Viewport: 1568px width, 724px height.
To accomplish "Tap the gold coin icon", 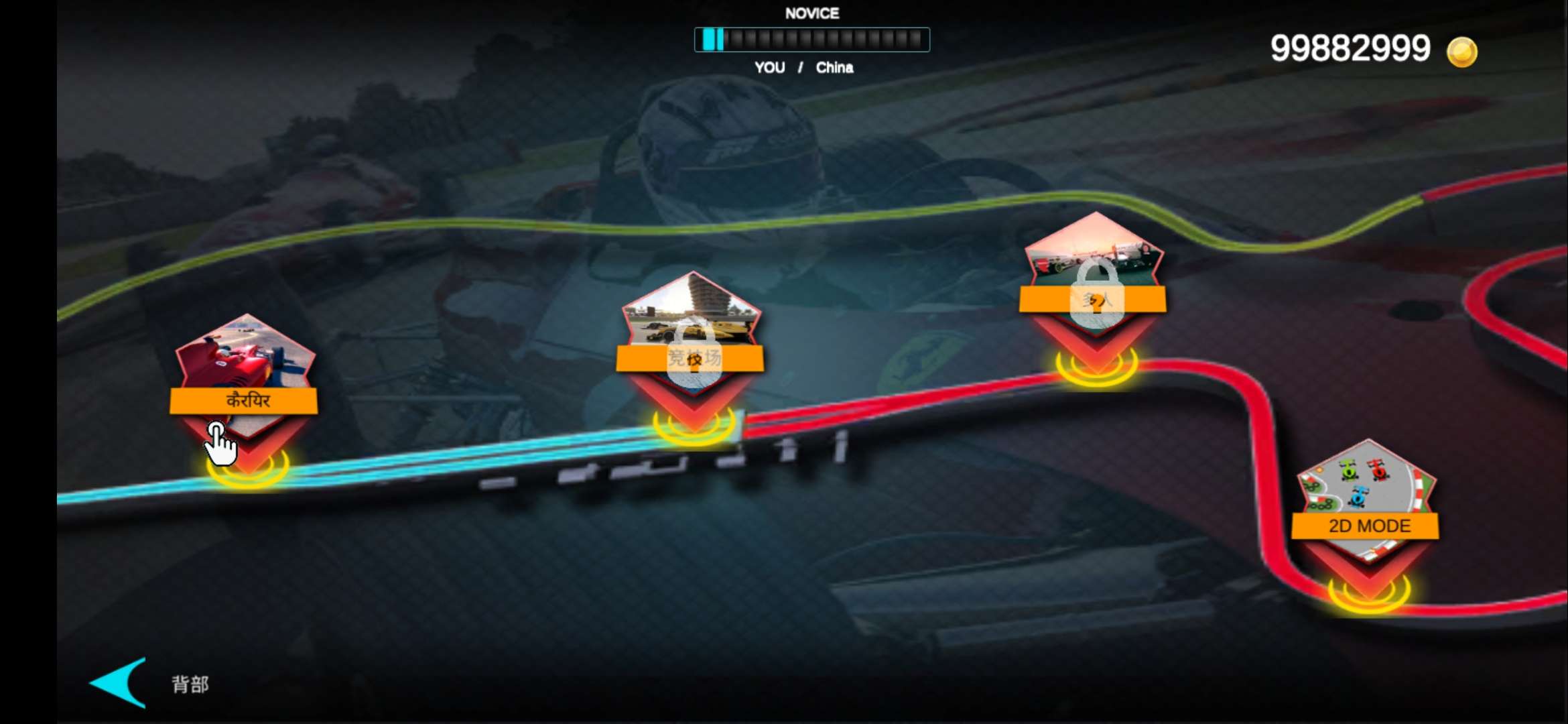I will tap(1461, 52).
